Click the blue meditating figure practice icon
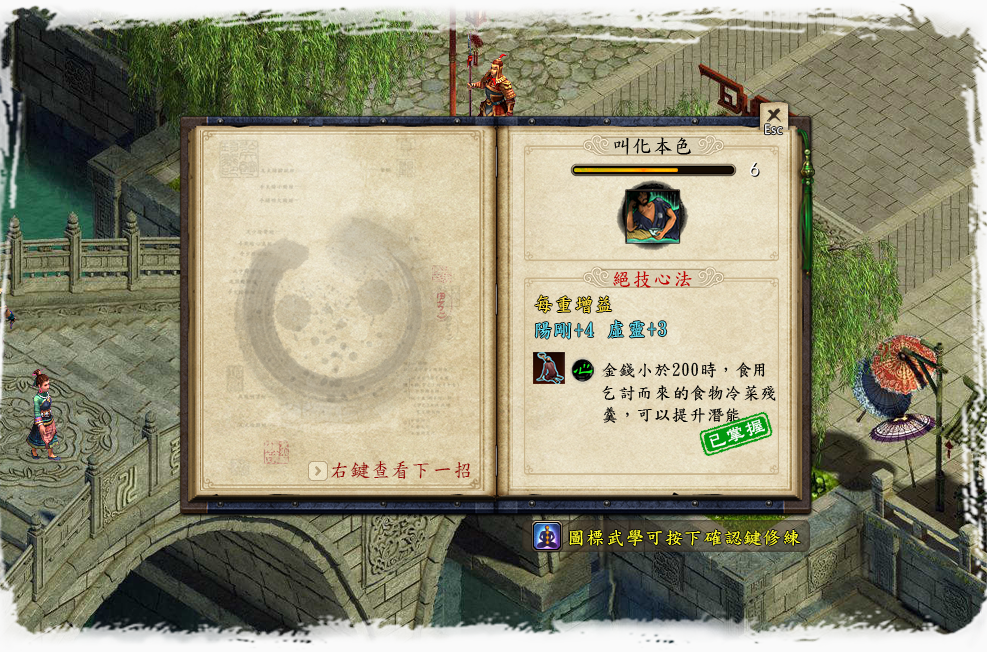The width and height of the screenshot is (987, 652). pos(546,536)
